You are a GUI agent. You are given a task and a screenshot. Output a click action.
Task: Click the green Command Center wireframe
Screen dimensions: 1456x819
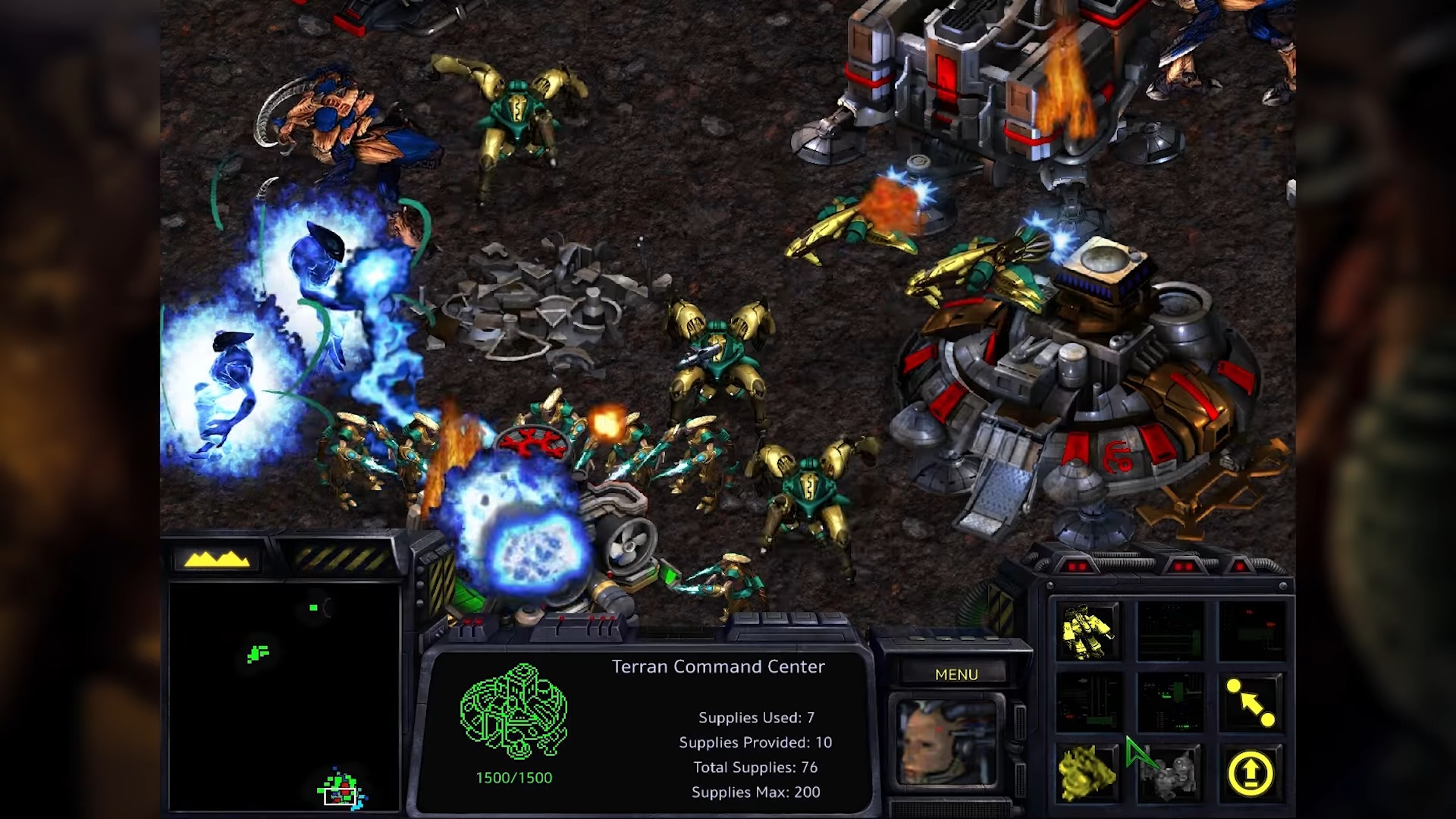tap(513, 712)
